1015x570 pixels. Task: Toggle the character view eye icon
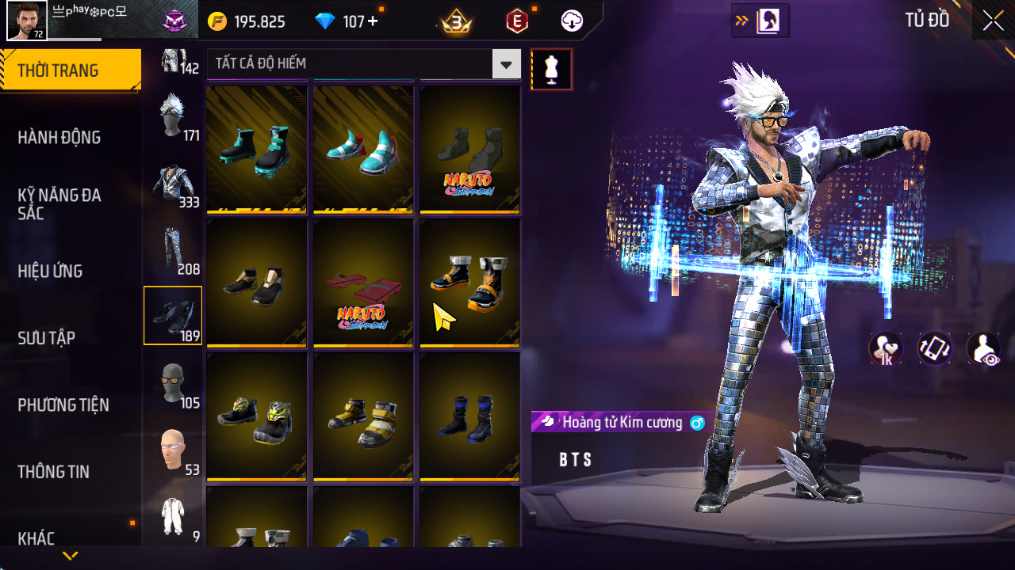pos(983,349)
